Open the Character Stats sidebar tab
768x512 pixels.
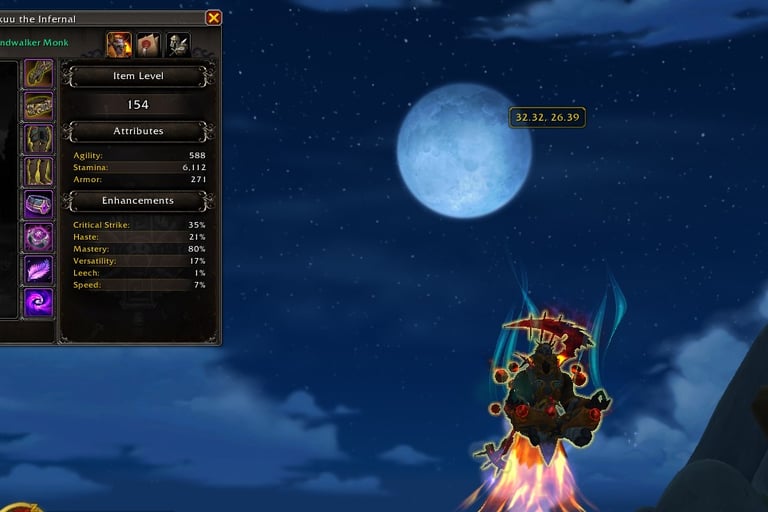(119, 45)
